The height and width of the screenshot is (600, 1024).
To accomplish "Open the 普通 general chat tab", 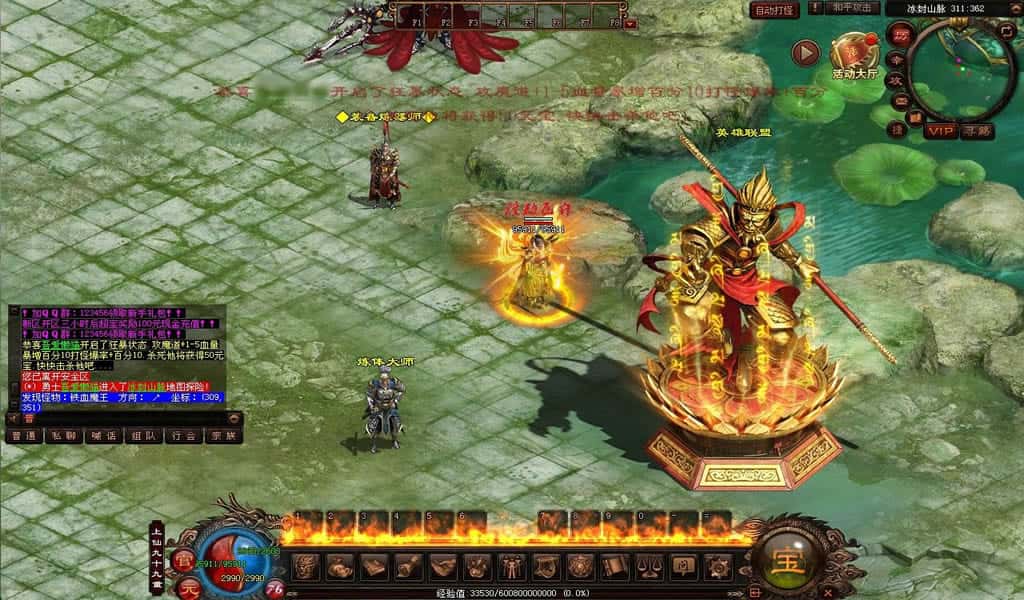I will [23, 436].
